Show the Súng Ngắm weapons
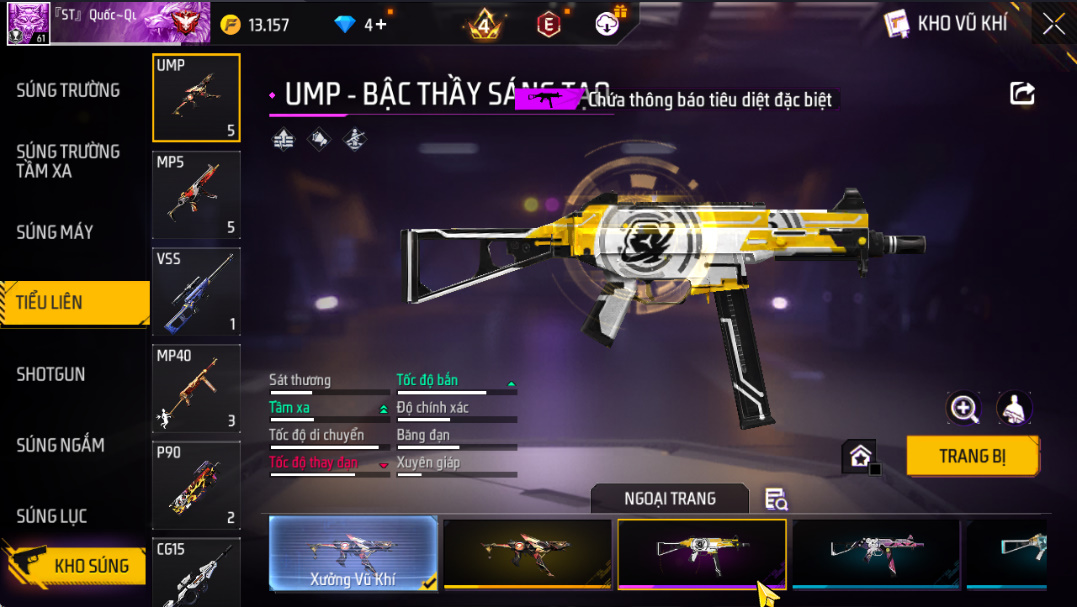The image size is (1077, 607). click(x=60, y=445)
